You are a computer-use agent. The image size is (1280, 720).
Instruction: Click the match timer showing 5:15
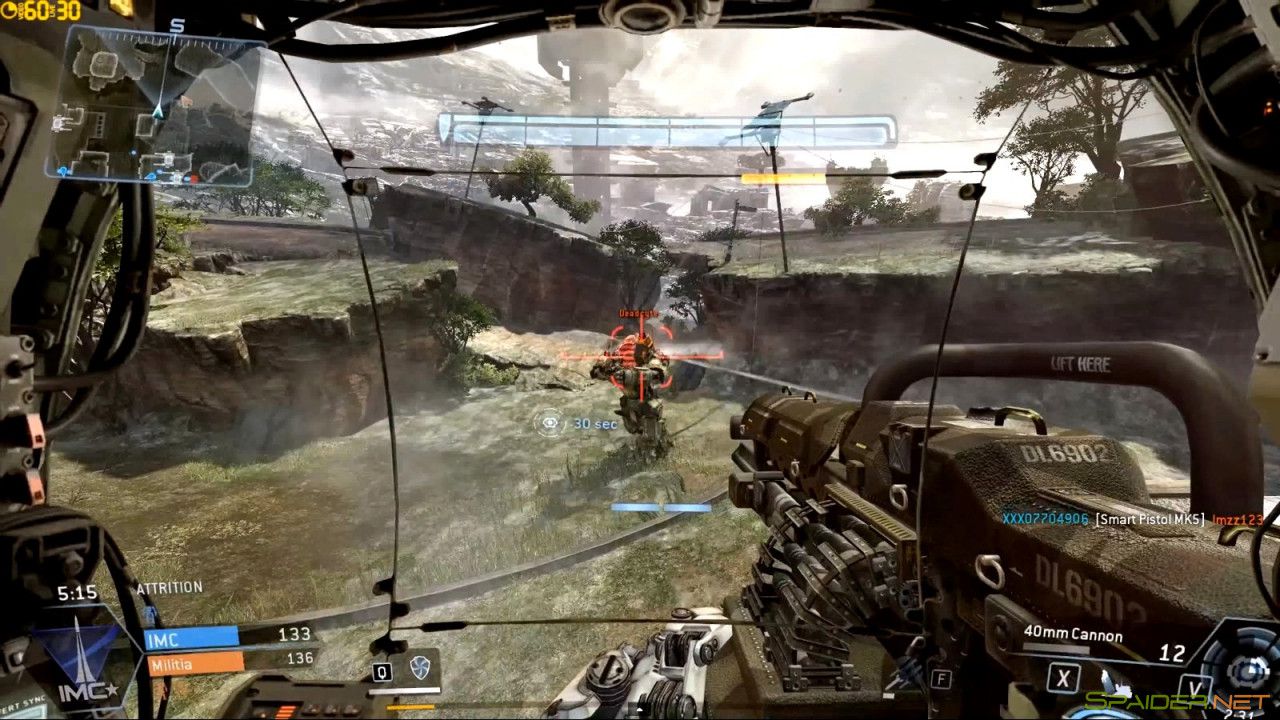pyautogui.click(x=77, y=591)
